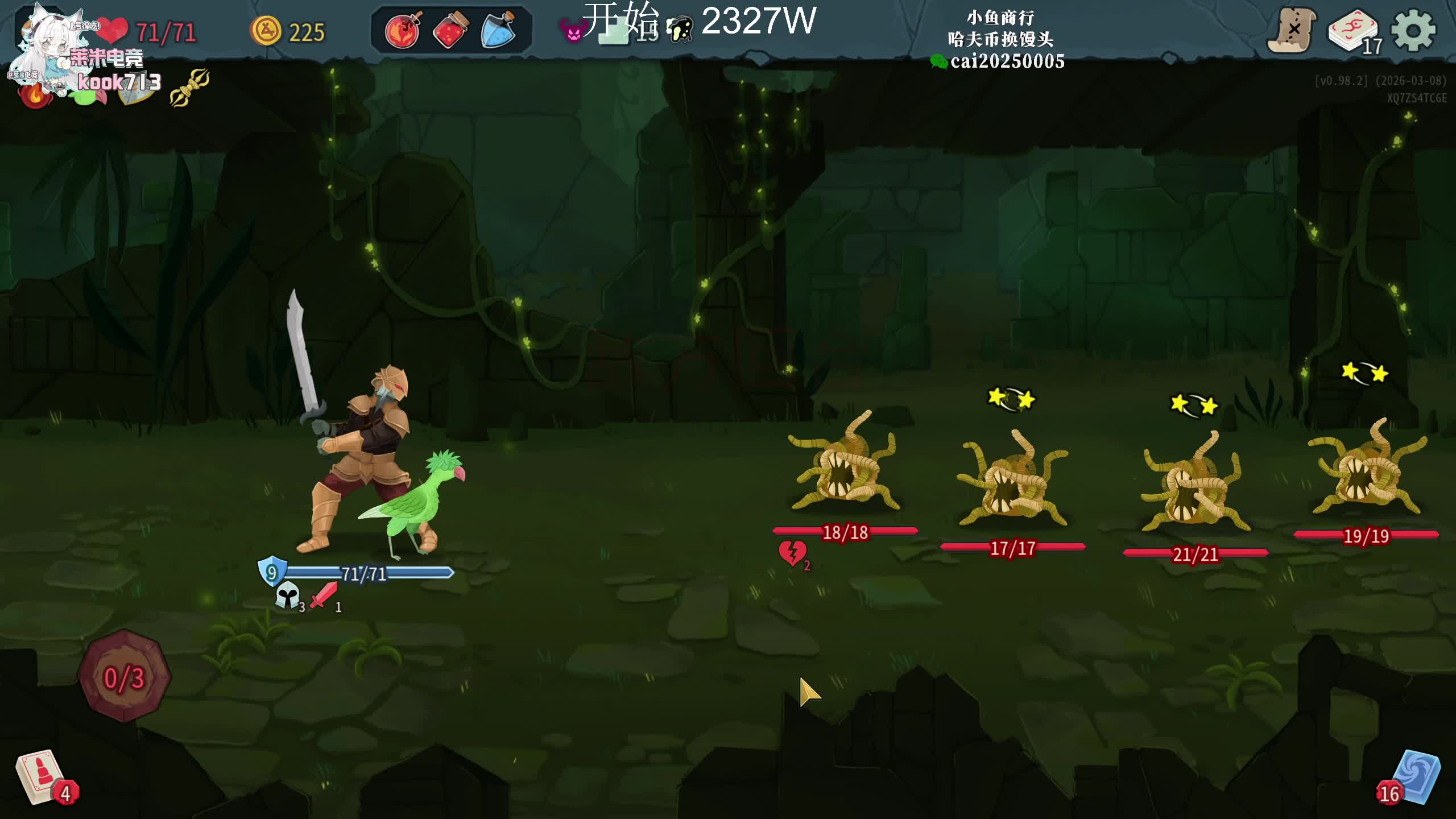
Task: Inspect the red sword strength buff
Action: [324, 595]
